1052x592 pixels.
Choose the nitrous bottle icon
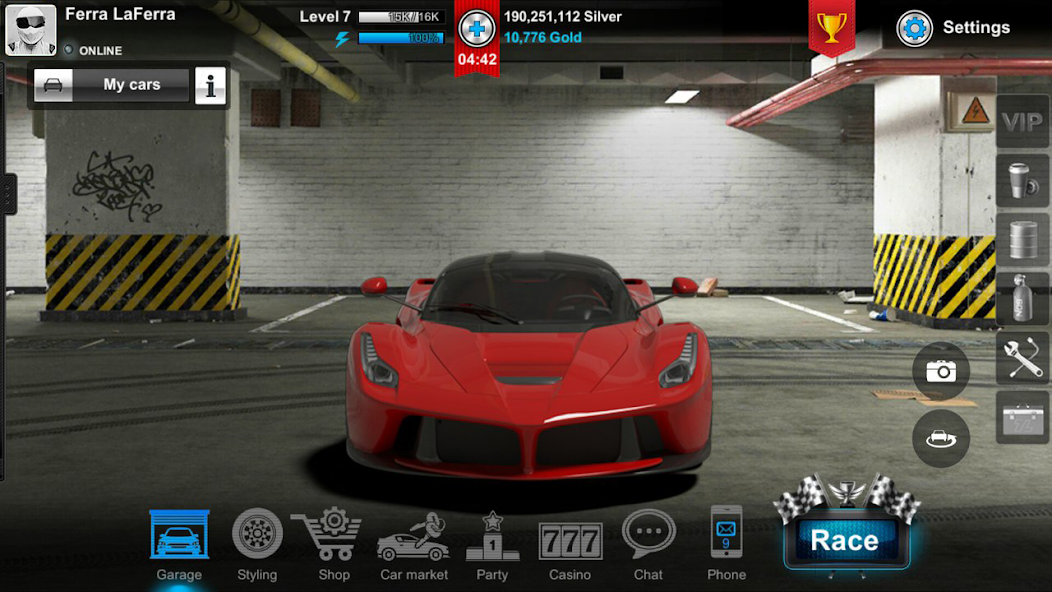point(1022,298)
